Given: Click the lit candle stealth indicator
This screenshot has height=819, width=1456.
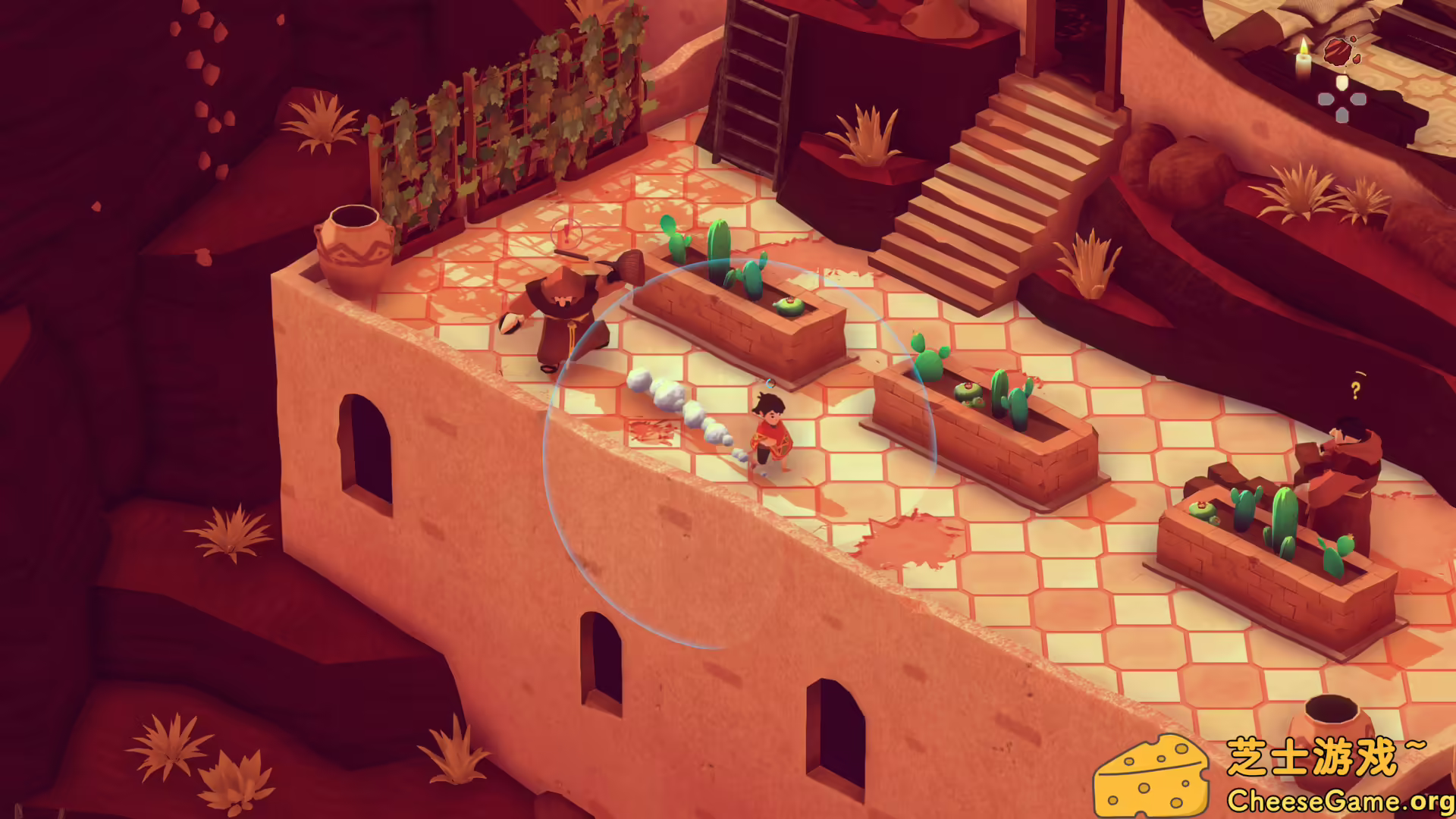Looking at the screenshot, I should coord(1303,59).
